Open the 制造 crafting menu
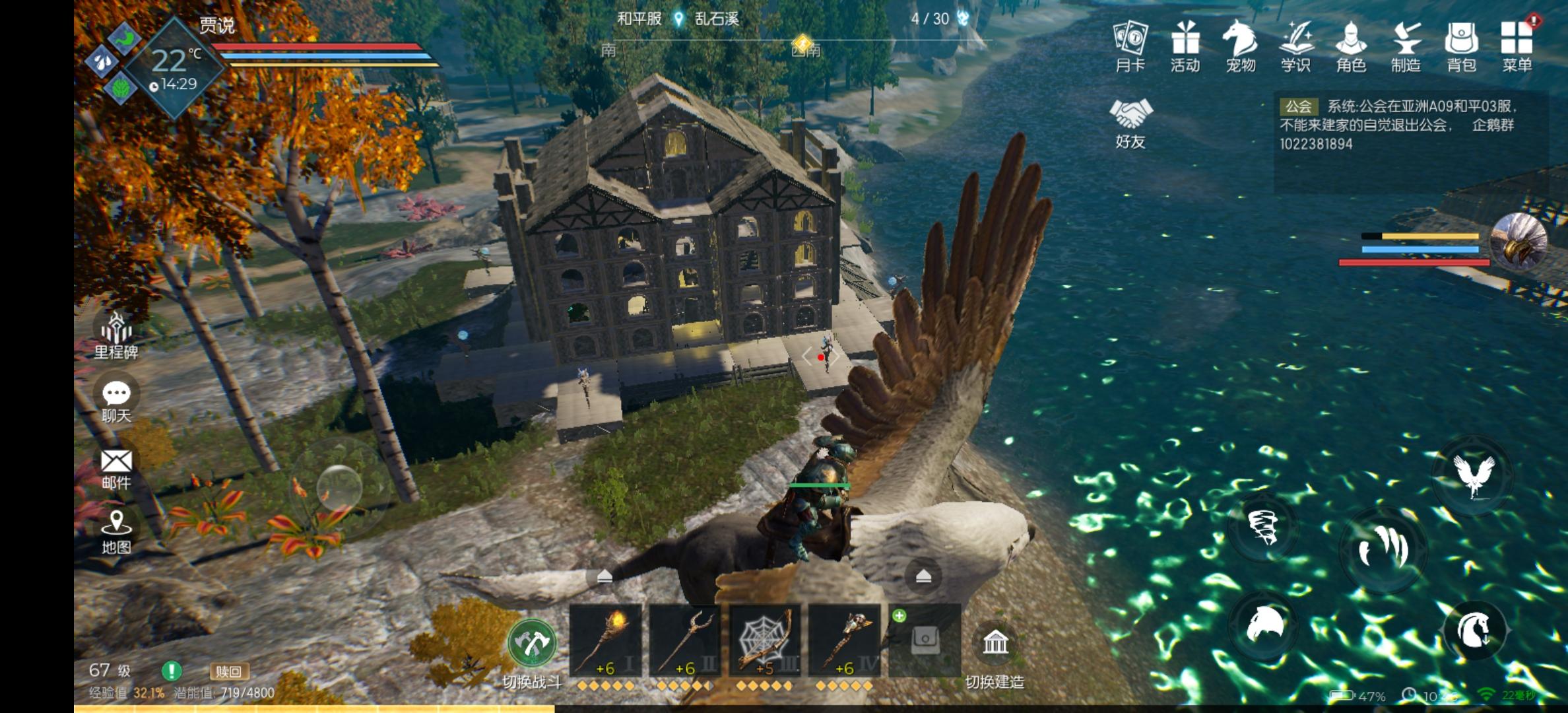 1406,45
